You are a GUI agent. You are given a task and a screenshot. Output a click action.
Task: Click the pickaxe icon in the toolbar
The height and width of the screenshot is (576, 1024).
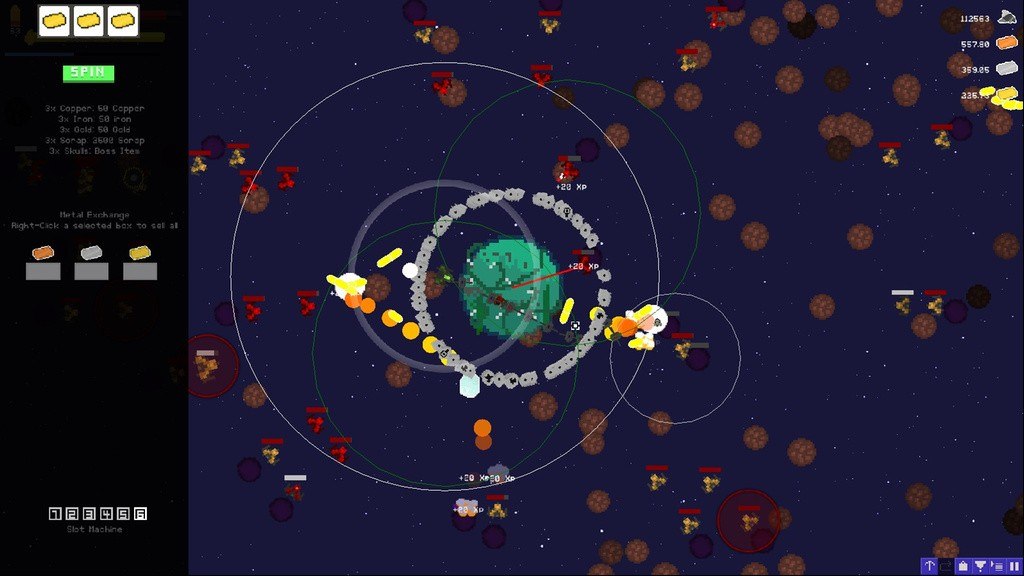pyautogui.click(x=930, y=566)
